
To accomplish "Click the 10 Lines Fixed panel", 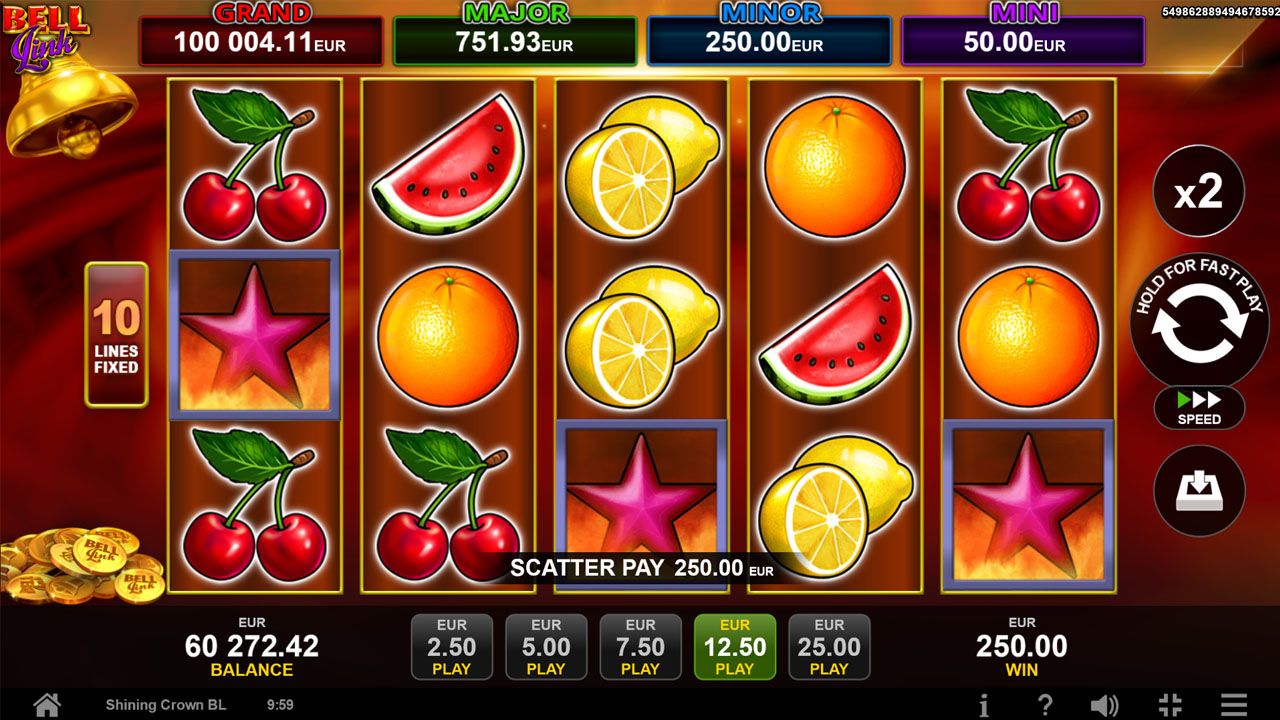I will pos(116,335).
